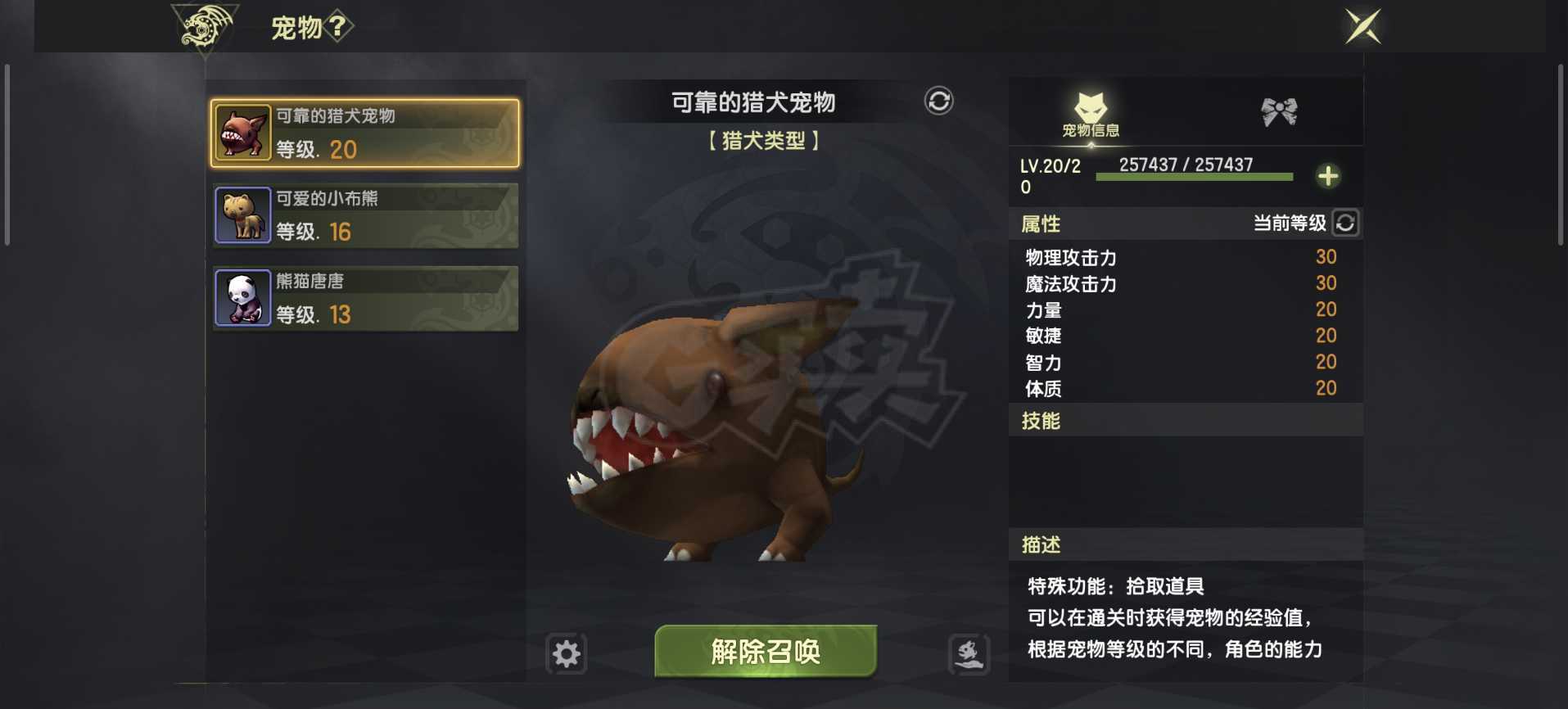This screenshot has width=1568, height=709.
Task: Click the dragon emblem beside the pets title
Action: coord(202,25)
